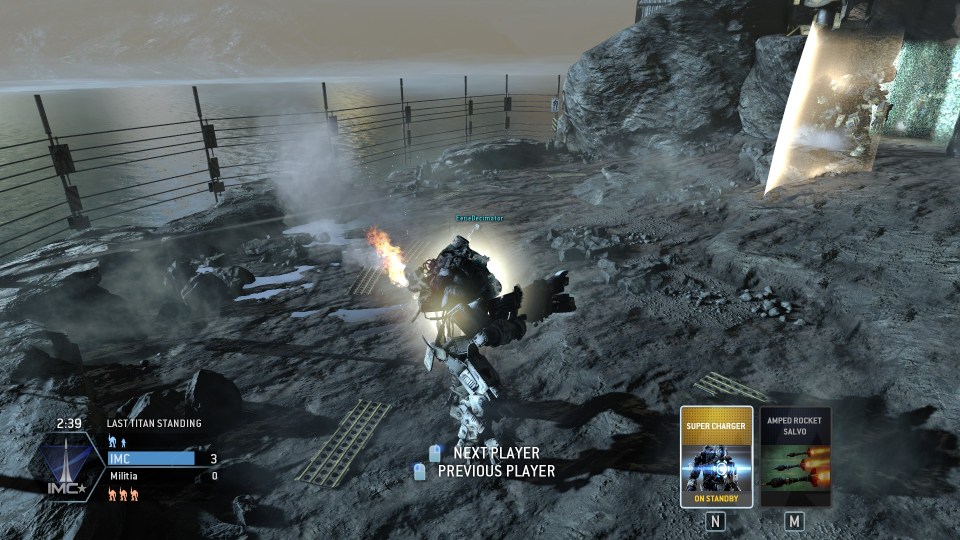The height and width of the screenshot is (540, 960).
Task: Select the Super Charger burn card
Action: [x=716, y=457]
